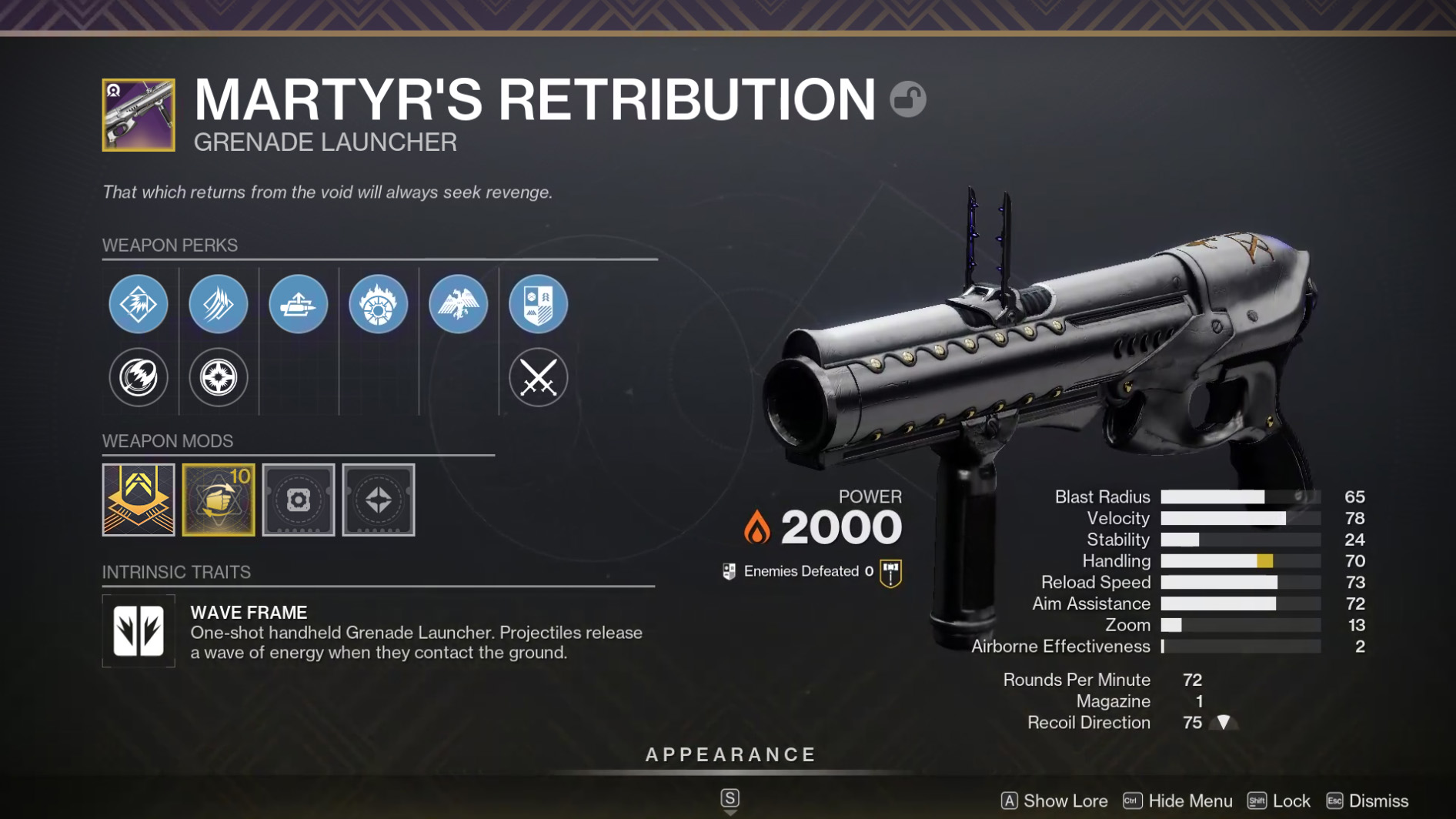Toggle the lock icon beside the weapon name
Screen dimensions: 1456x819
[908, 99]
